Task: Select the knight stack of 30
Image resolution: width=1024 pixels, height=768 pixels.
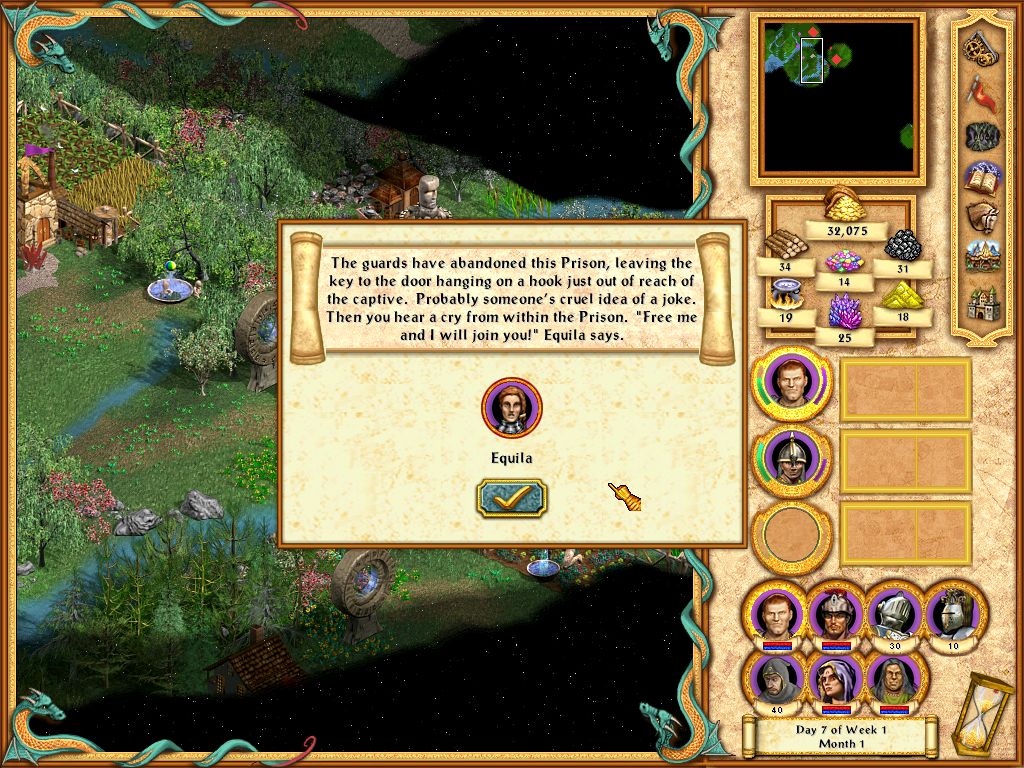Action: (x=893, y=612)
